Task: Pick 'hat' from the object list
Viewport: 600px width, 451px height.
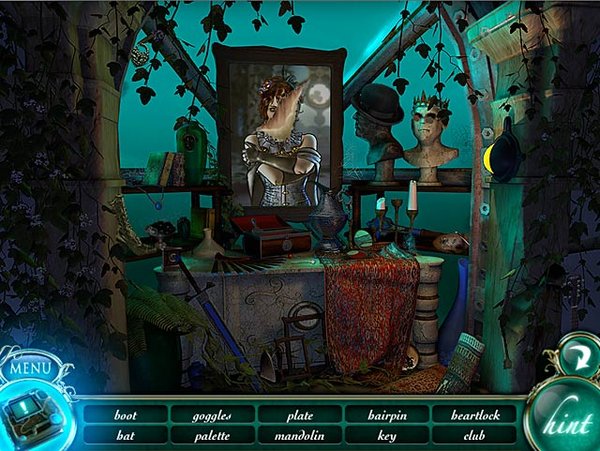Action: click(125, 435)
